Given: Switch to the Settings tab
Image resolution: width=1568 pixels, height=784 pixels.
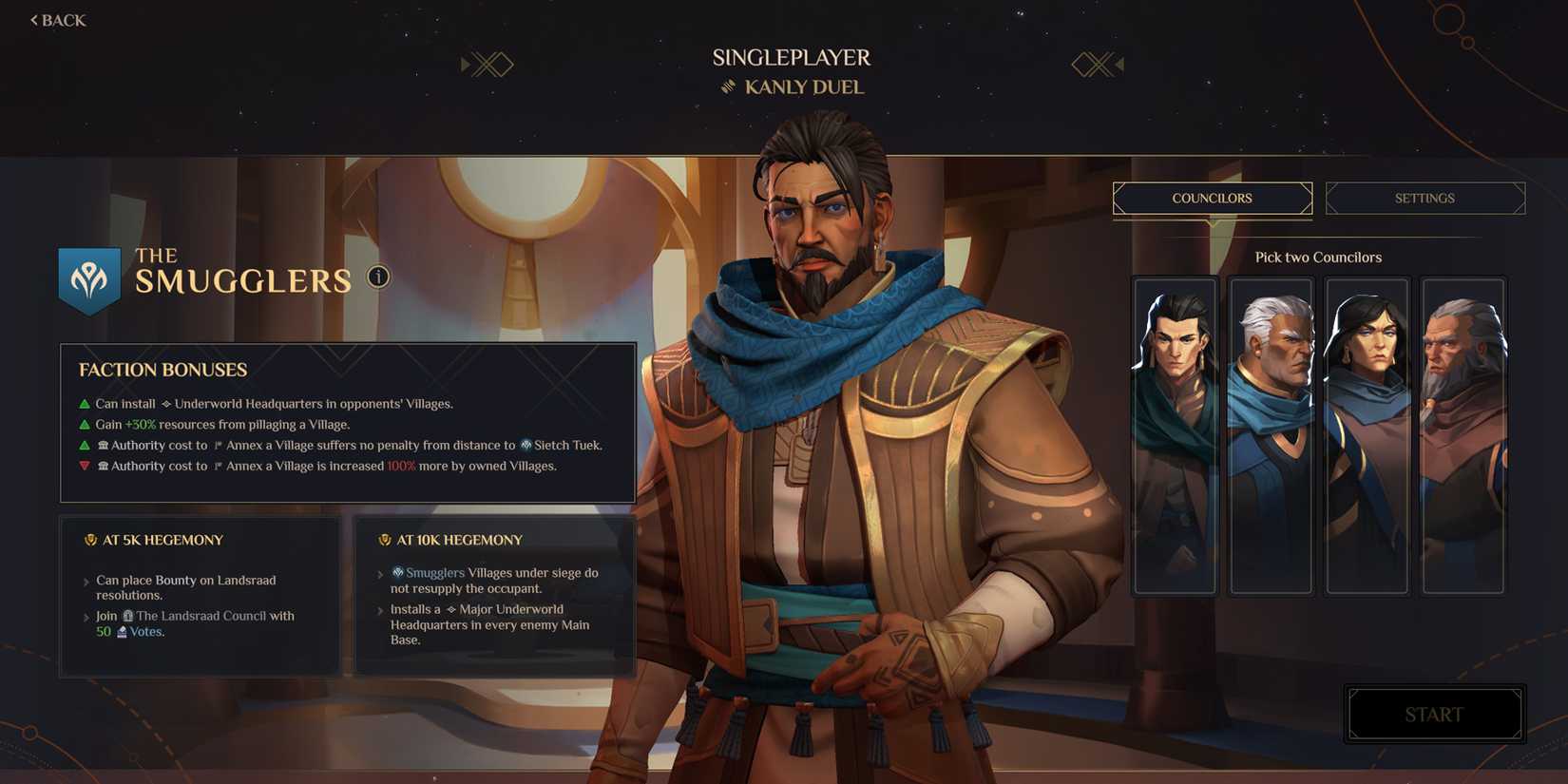Looking at the screenshot, I should [1425, 198].
